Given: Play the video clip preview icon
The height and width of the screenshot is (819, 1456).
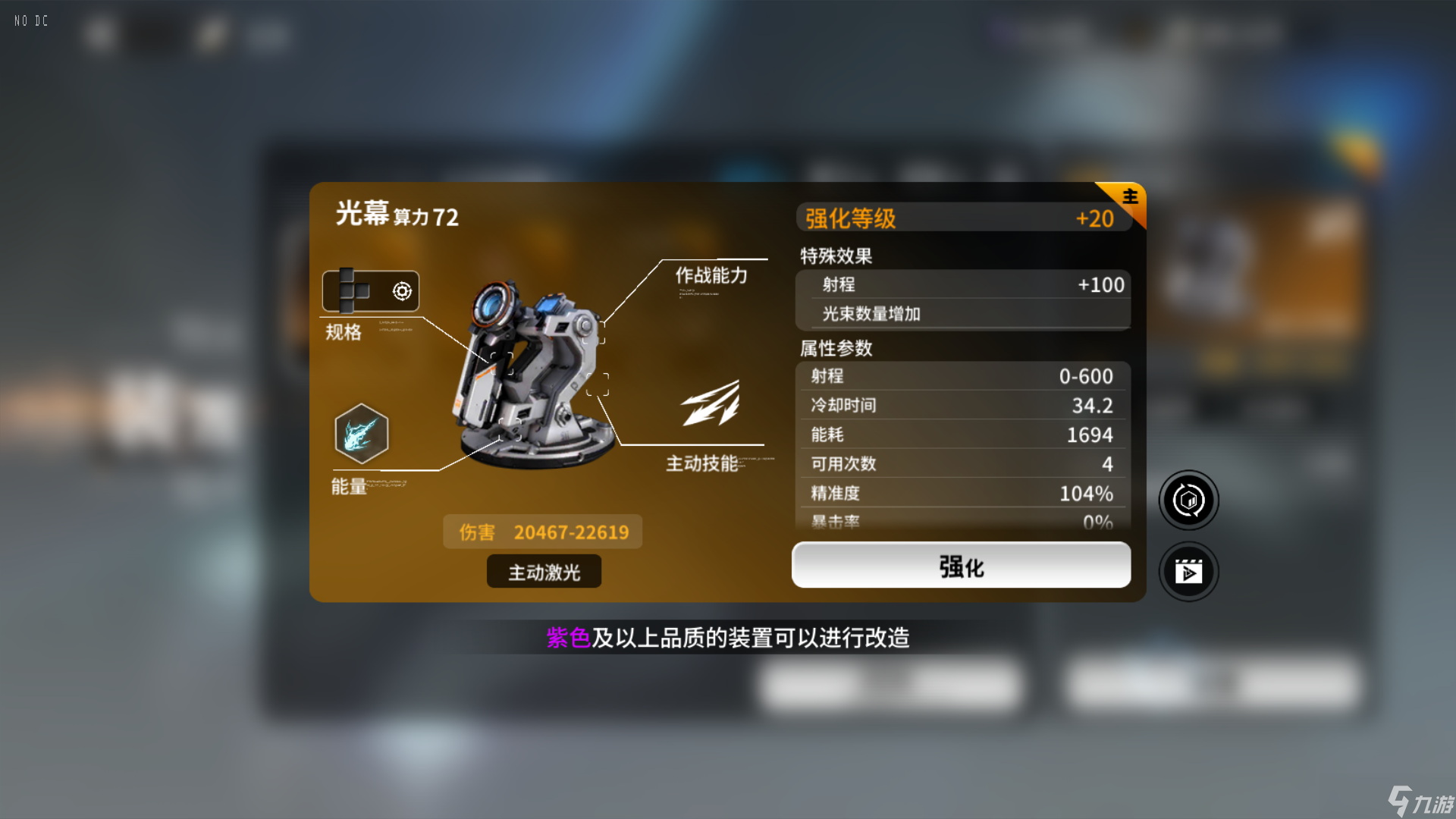Looking at the screenshot, I should tap(1188, 572).
